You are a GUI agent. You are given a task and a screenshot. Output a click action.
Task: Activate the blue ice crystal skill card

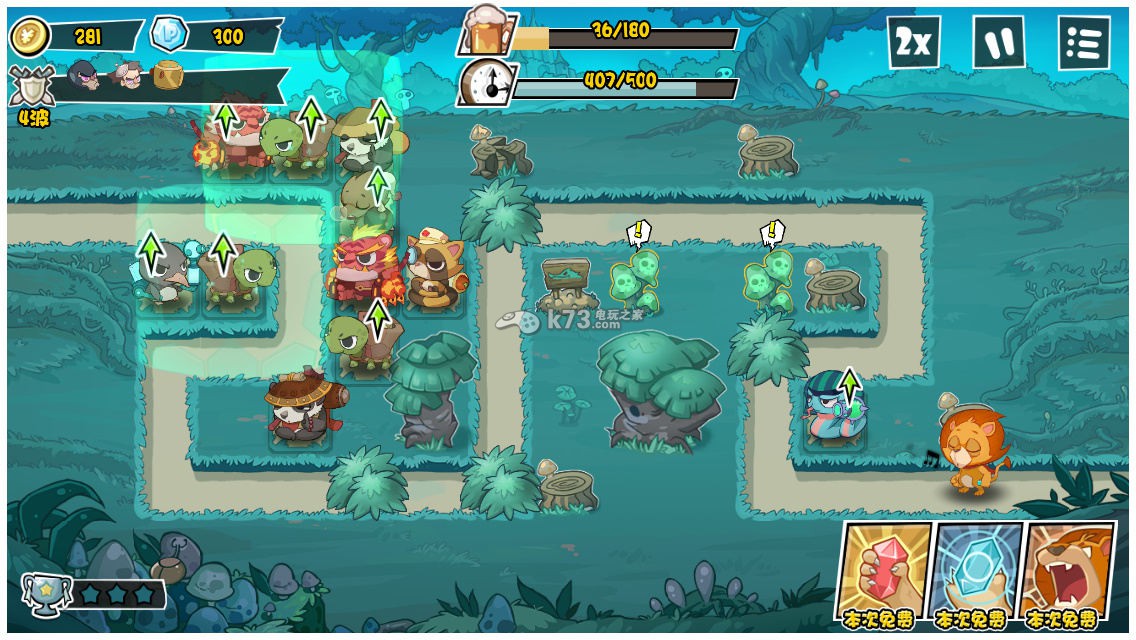click(x=975, y=570)
